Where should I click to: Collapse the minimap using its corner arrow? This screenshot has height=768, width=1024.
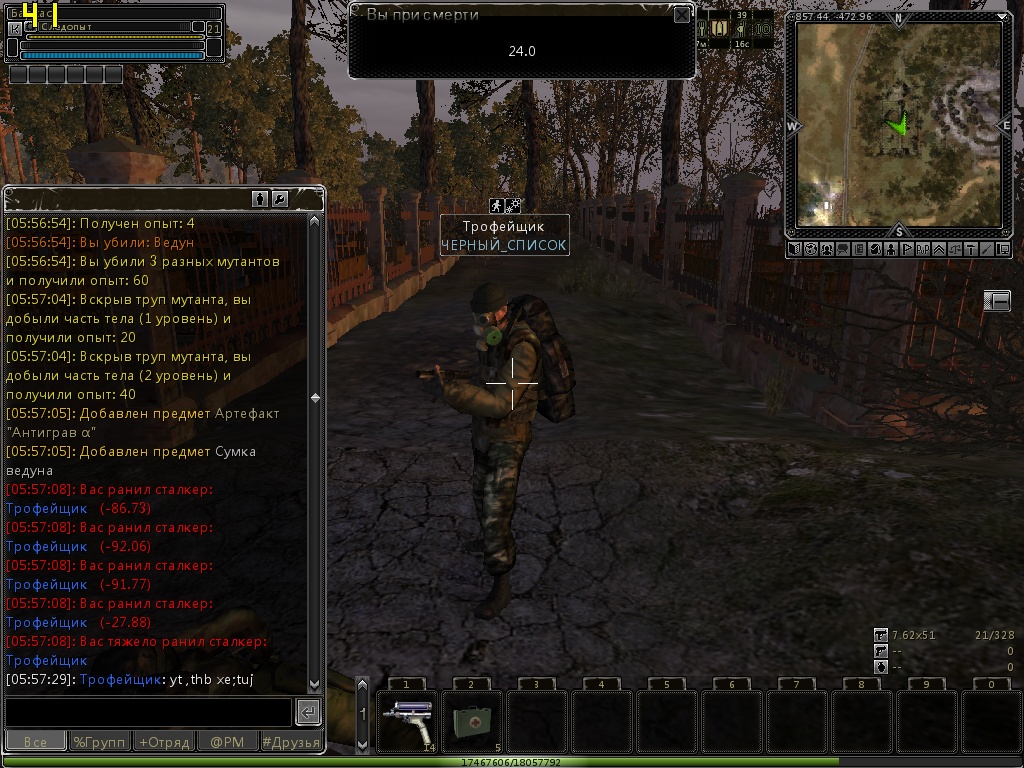(1002, 17)
